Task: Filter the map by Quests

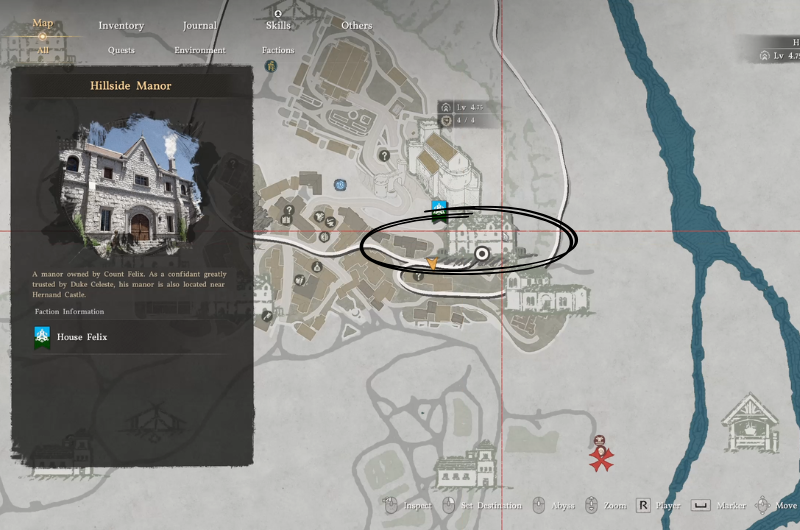Action: [x=121, y=50]
